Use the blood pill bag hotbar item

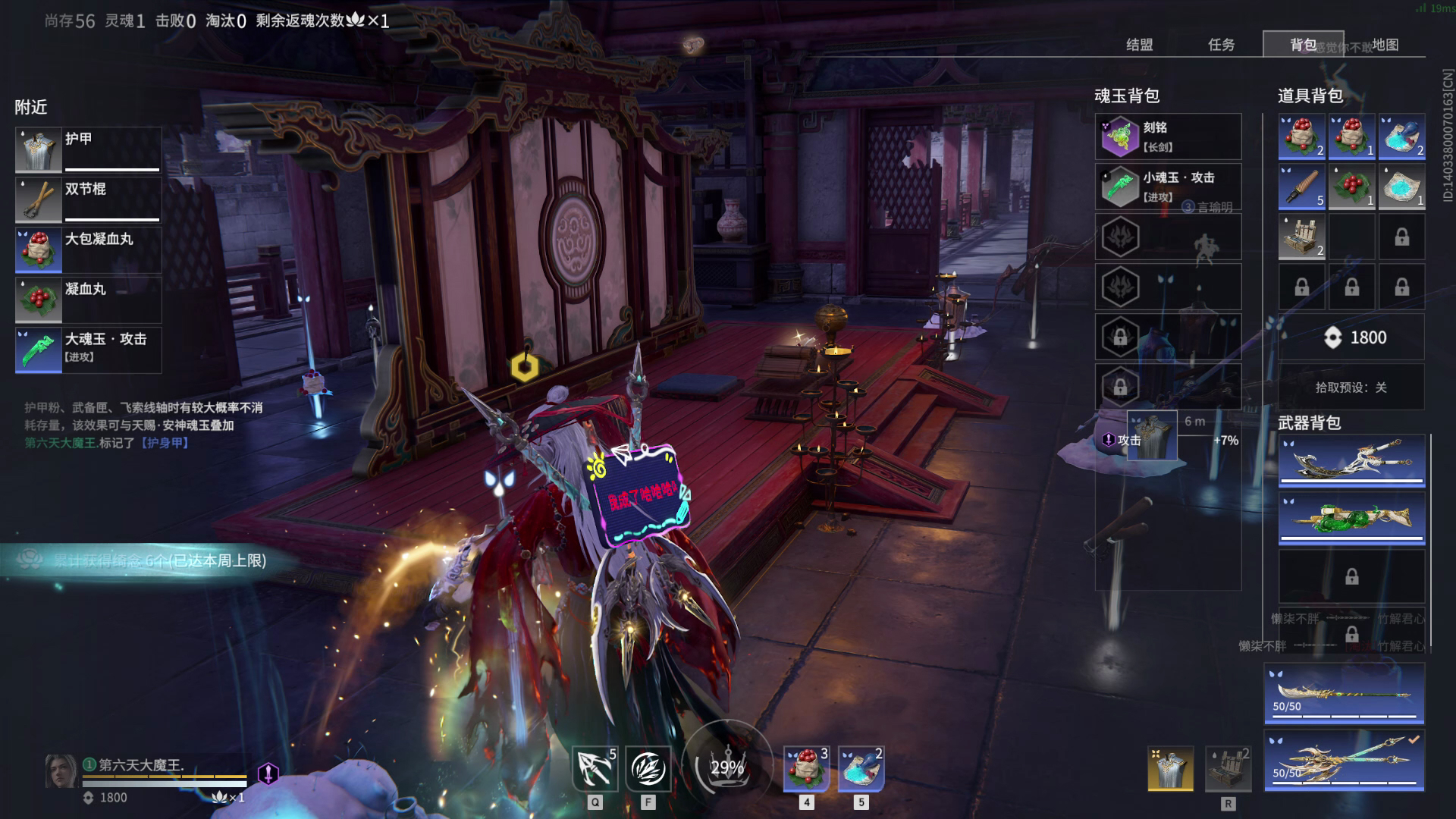805,768
